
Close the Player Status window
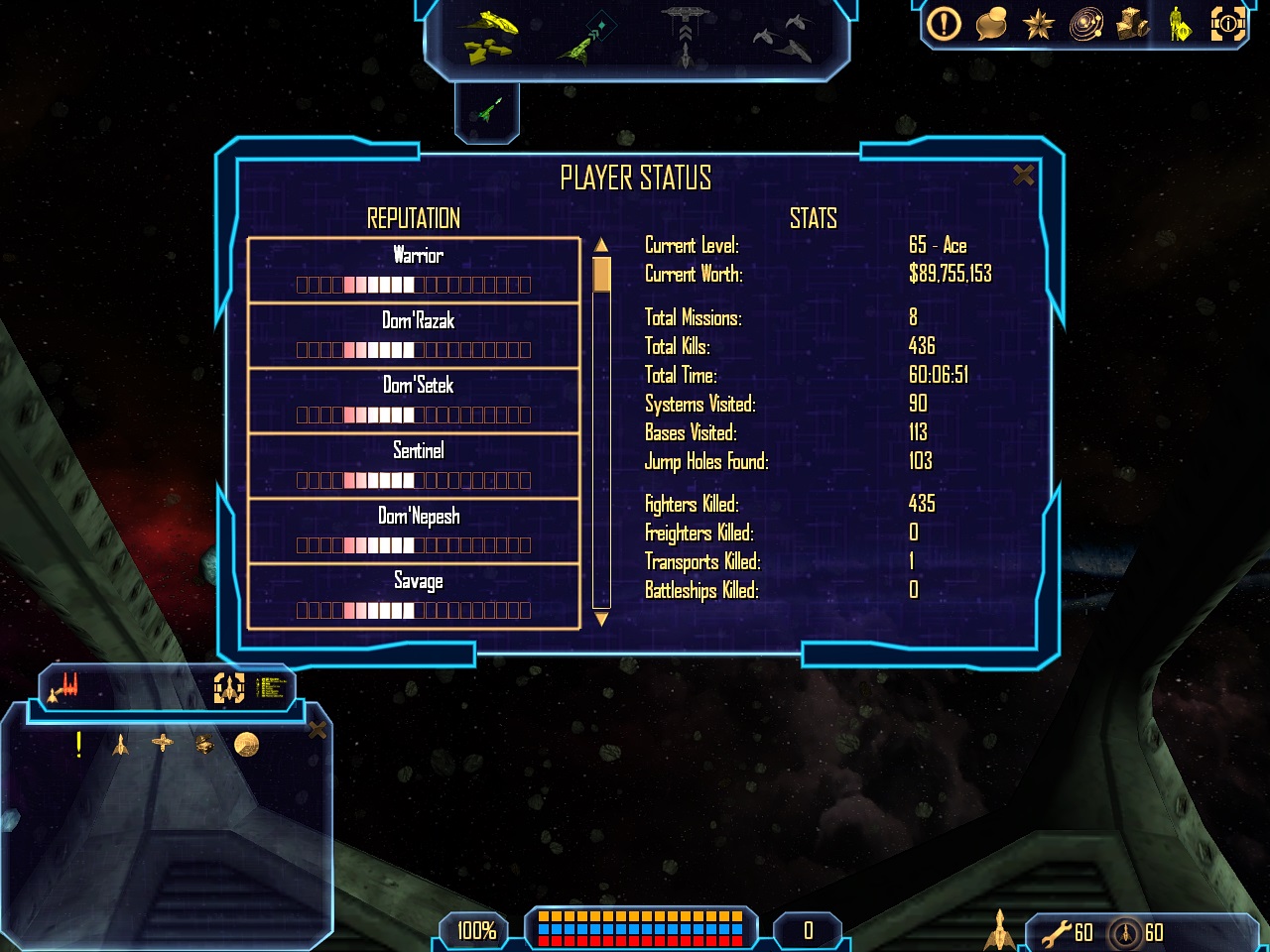(1023, 176)
